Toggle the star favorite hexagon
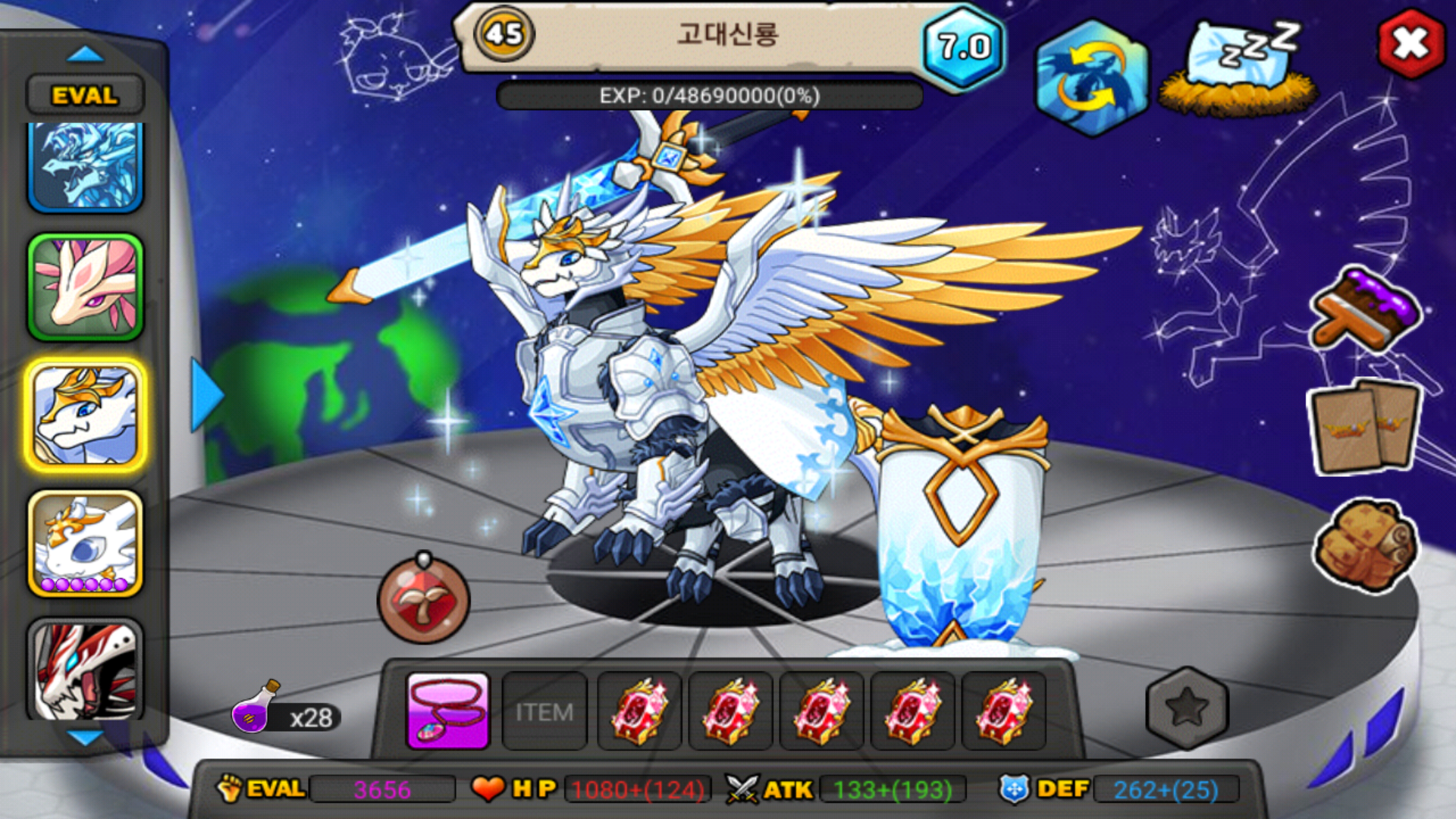 pos(1187,708)
